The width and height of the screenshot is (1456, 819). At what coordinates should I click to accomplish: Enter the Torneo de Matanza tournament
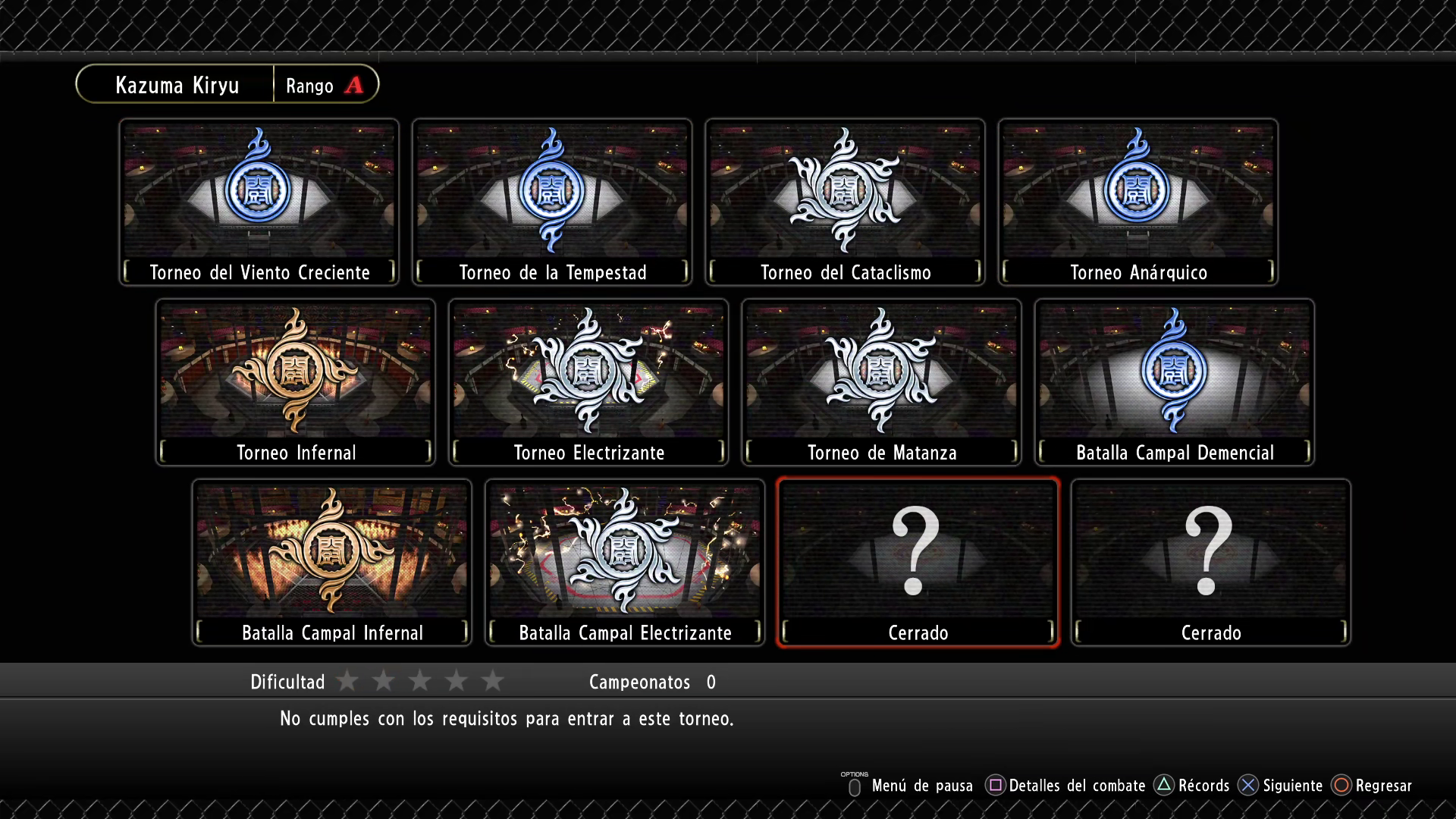point(881,382)
